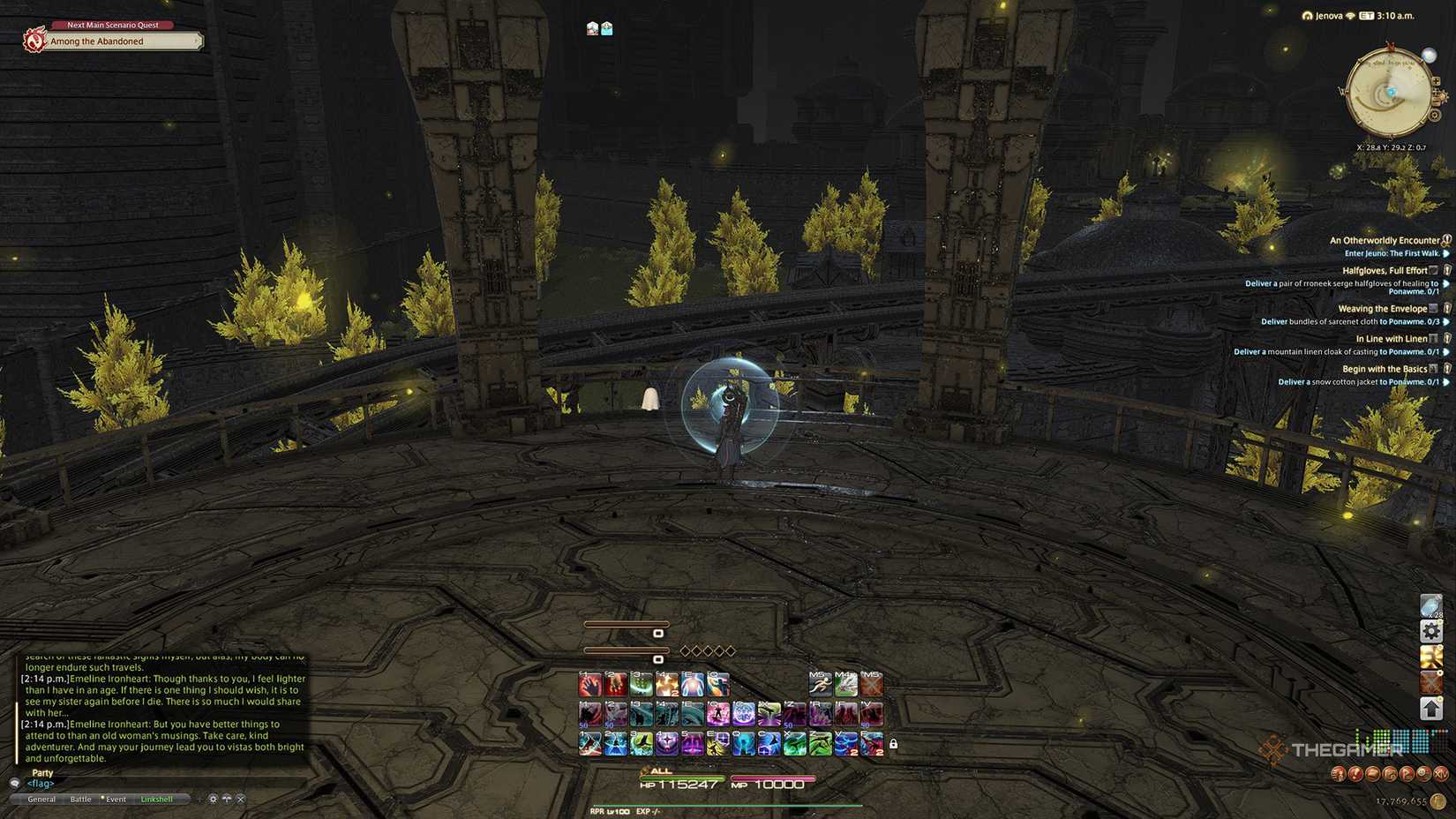
Task: Use the item stack showing x28
Action: point(1431,605)
